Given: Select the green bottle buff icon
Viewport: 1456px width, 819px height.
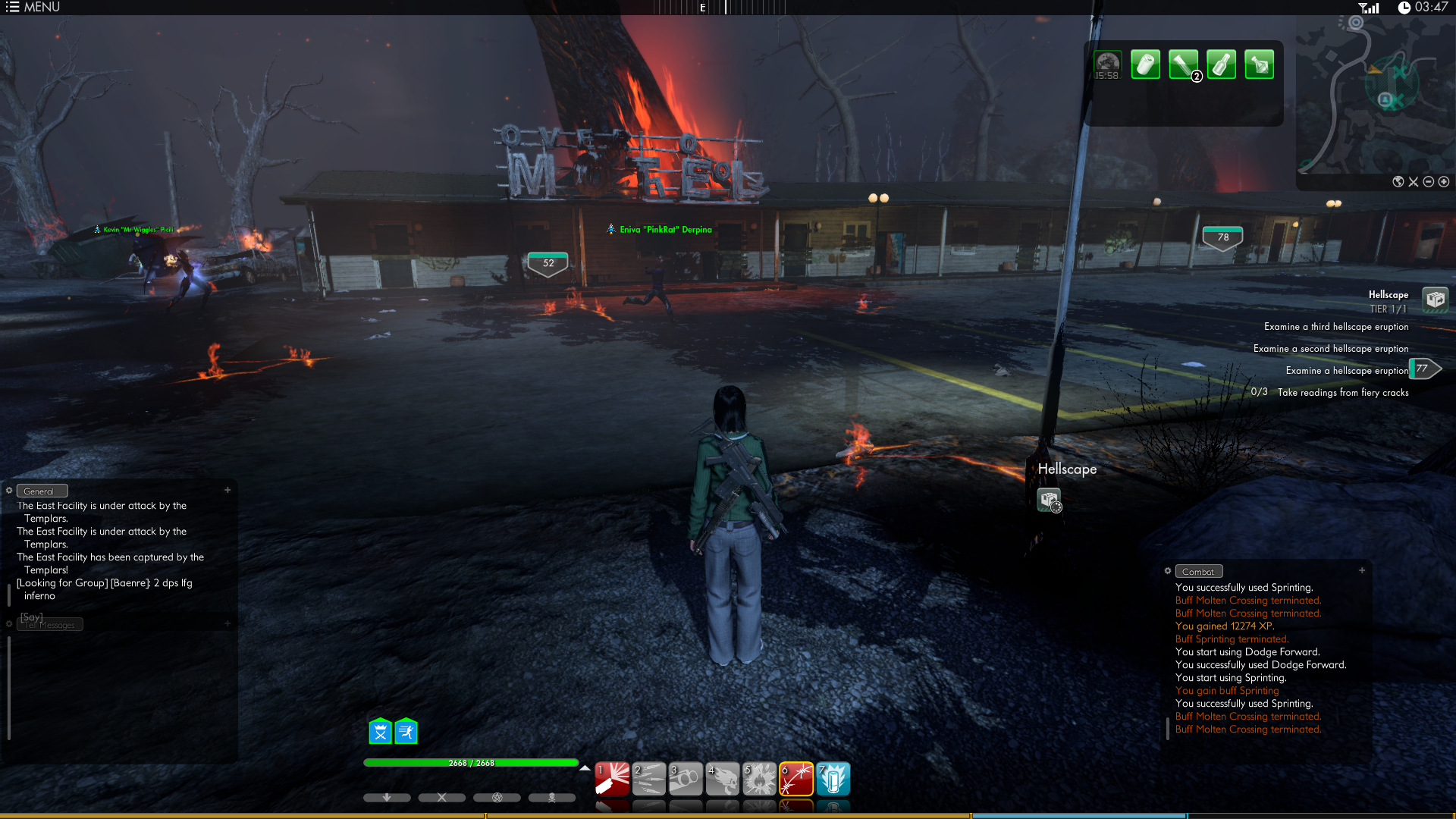Looking at the screenshot, I should coord(1221,65).
